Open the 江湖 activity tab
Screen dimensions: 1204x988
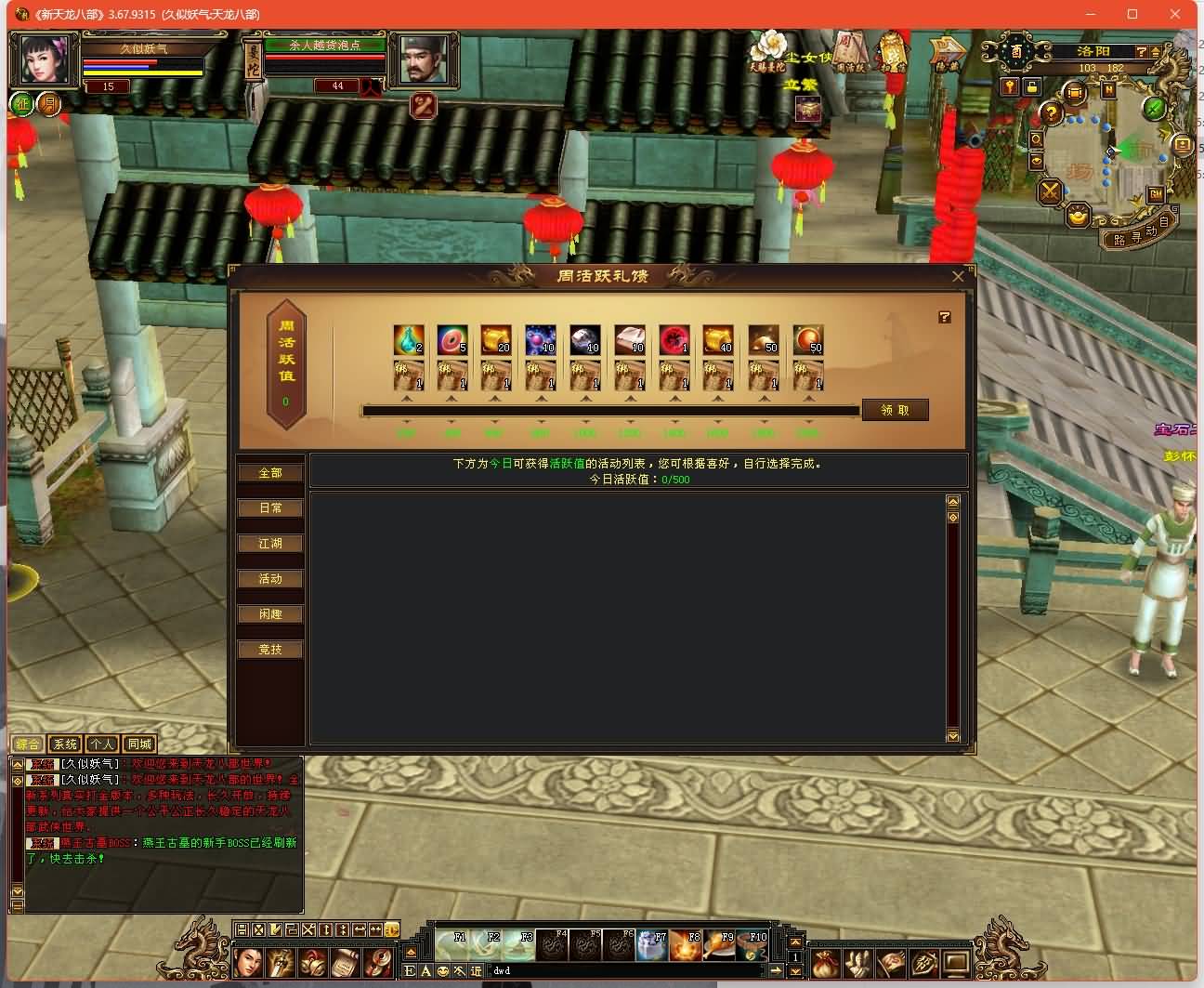(270, 544)
